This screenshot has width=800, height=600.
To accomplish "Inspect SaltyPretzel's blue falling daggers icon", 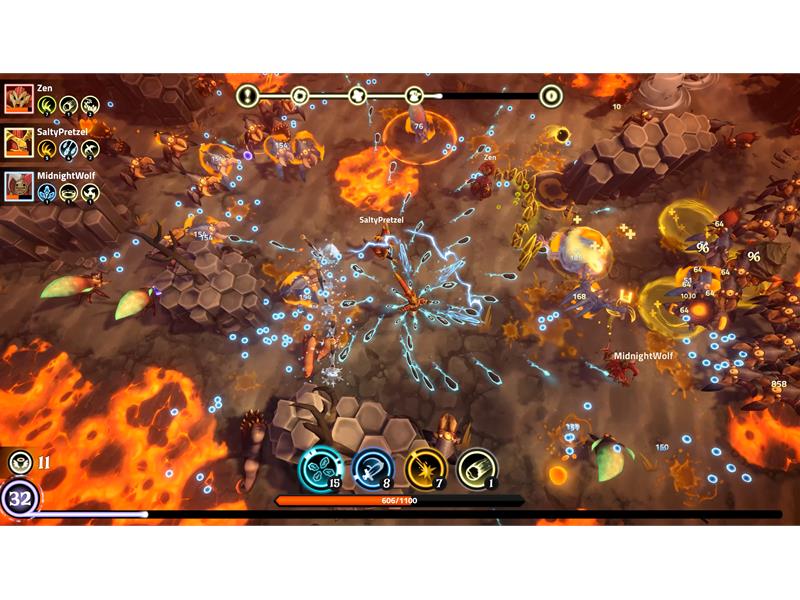I will point(68,149).
